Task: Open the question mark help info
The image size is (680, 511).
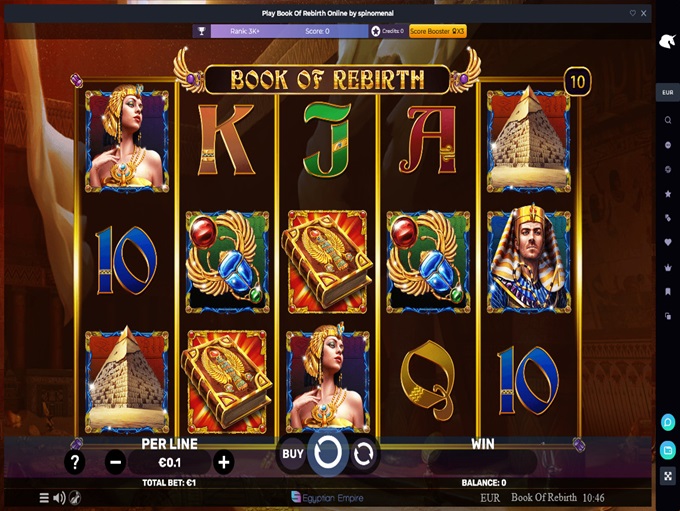Action: tap(74, 462)
